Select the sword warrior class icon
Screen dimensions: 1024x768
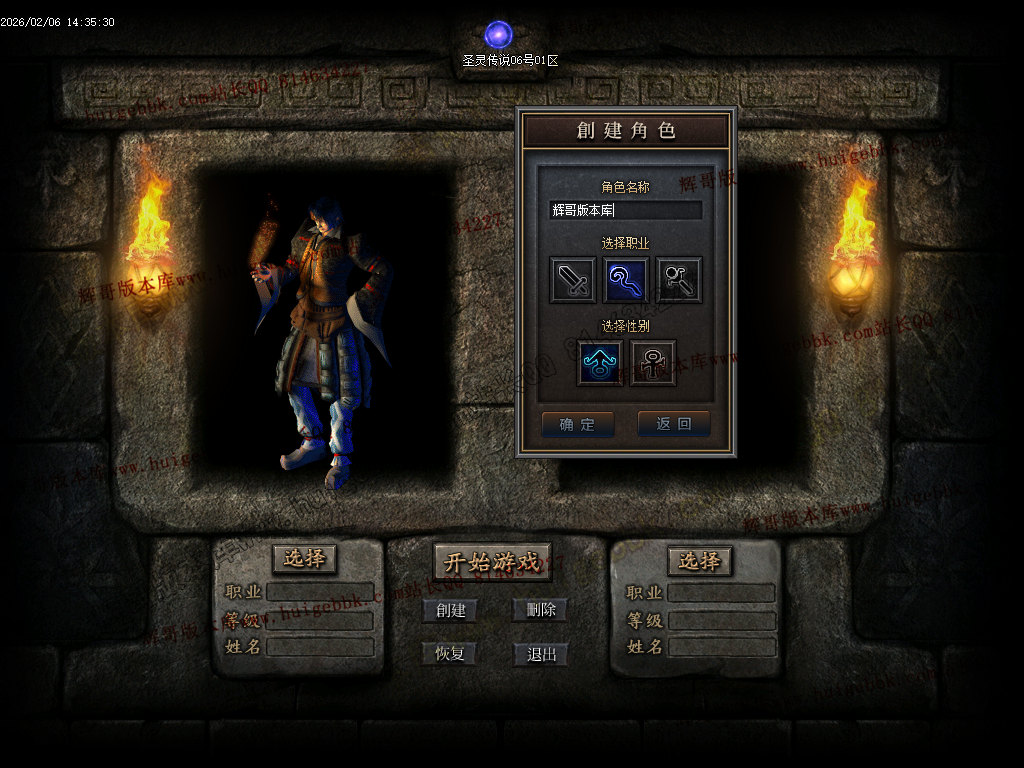pyautogui.click(x=573, y=280)
